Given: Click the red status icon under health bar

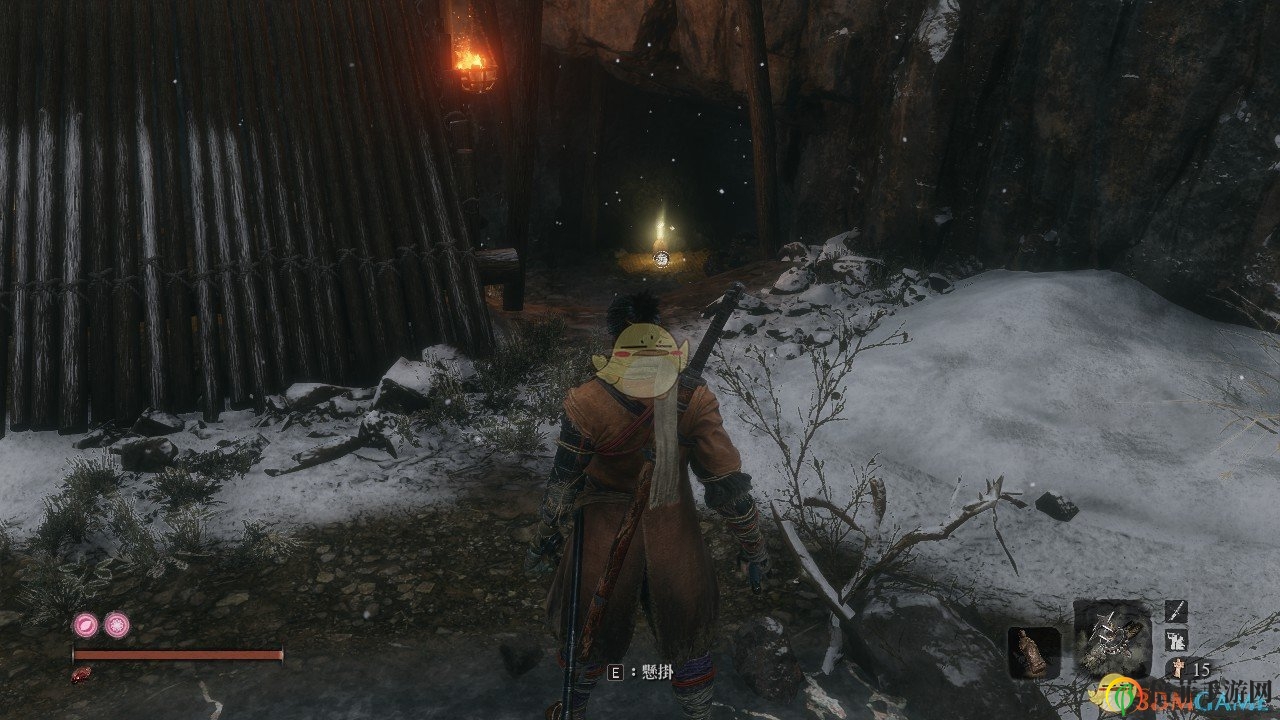Looking at the screenshot, I should pos(82,675).
